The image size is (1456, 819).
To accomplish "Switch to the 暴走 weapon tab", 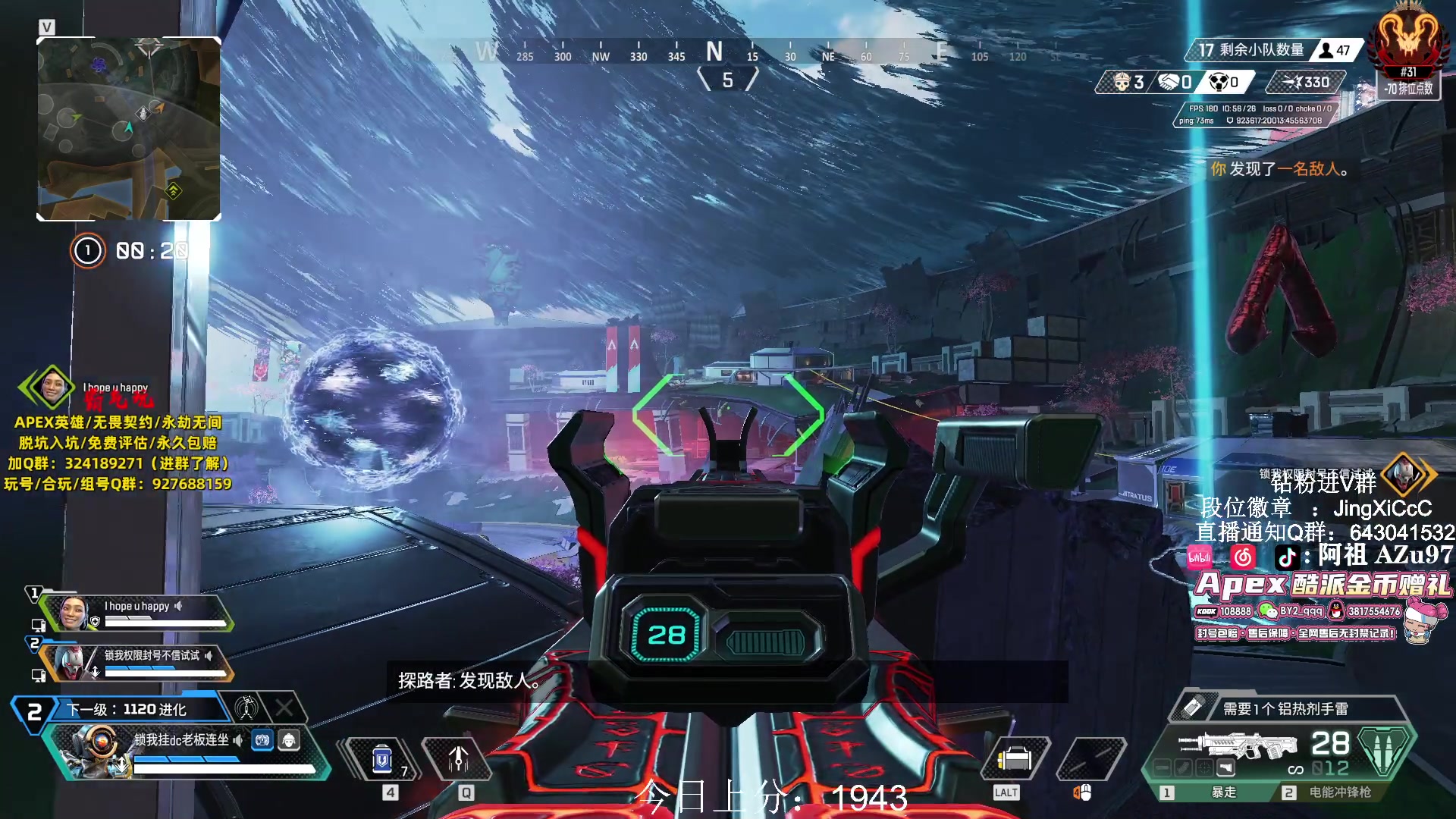I will (x=1213, y=792).
